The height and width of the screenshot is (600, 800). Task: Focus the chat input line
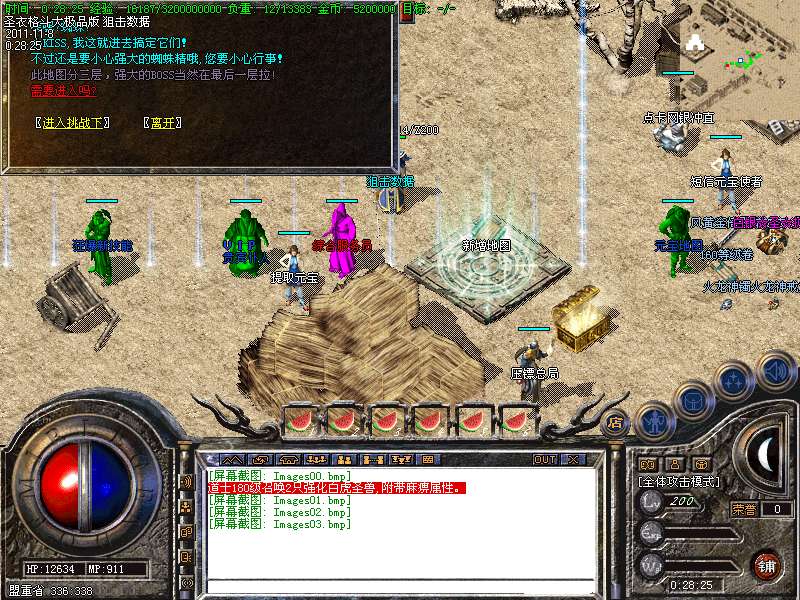[390, 584]
